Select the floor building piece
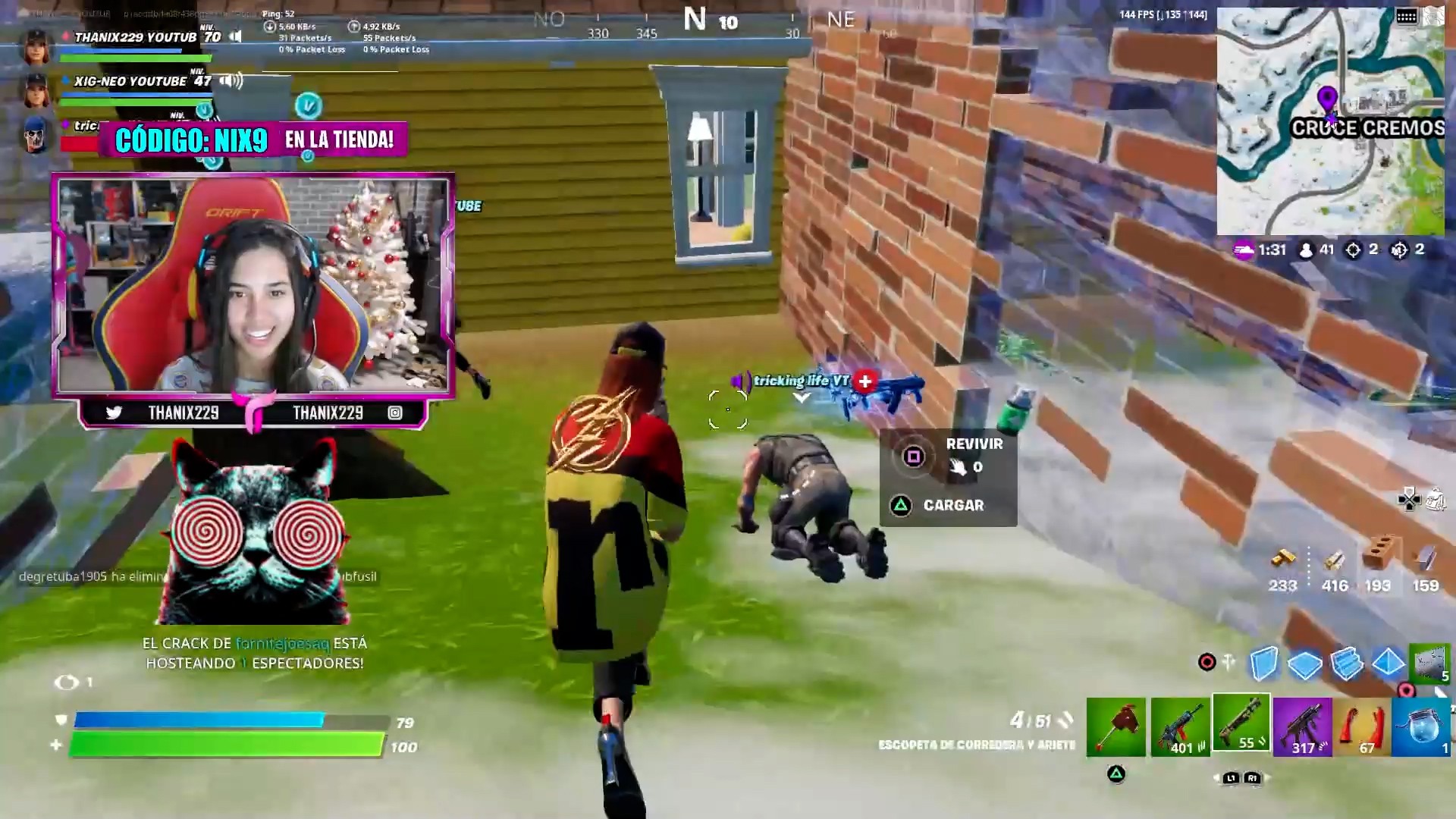 1305,664
